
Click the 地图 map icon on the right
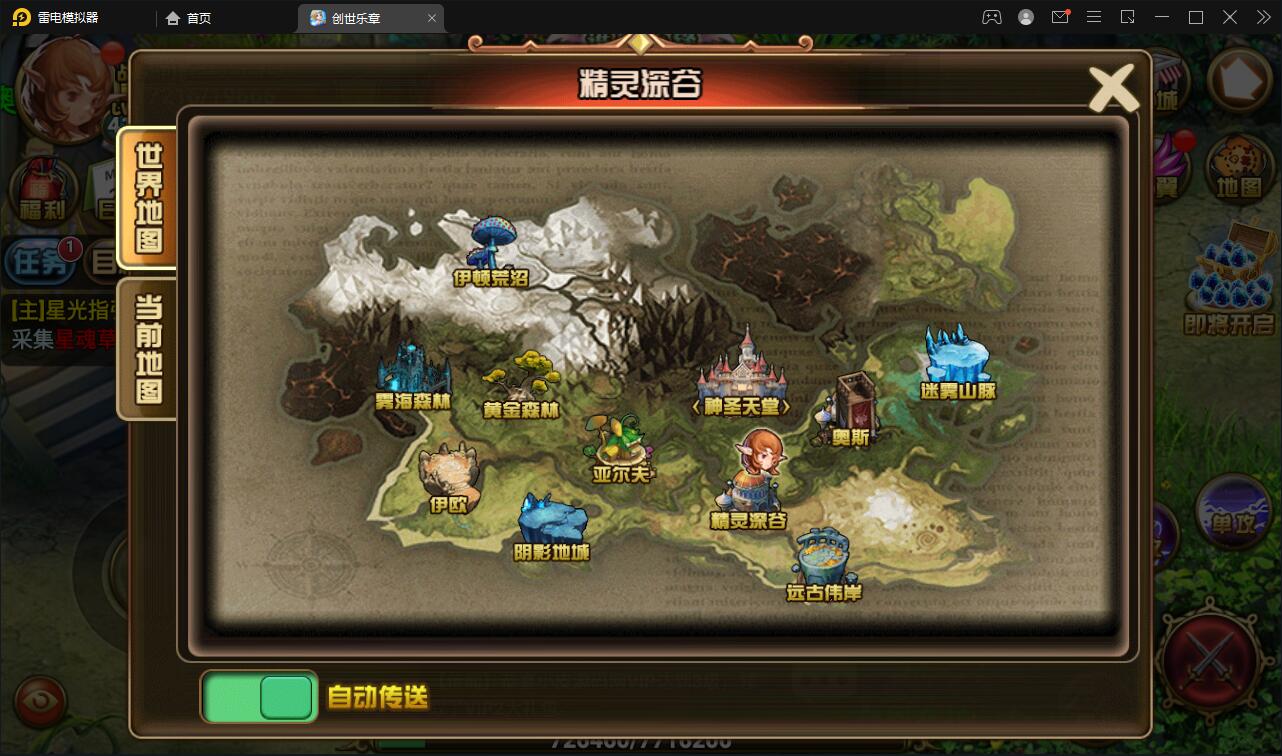pyautogui.click(x=1239, y=182)
